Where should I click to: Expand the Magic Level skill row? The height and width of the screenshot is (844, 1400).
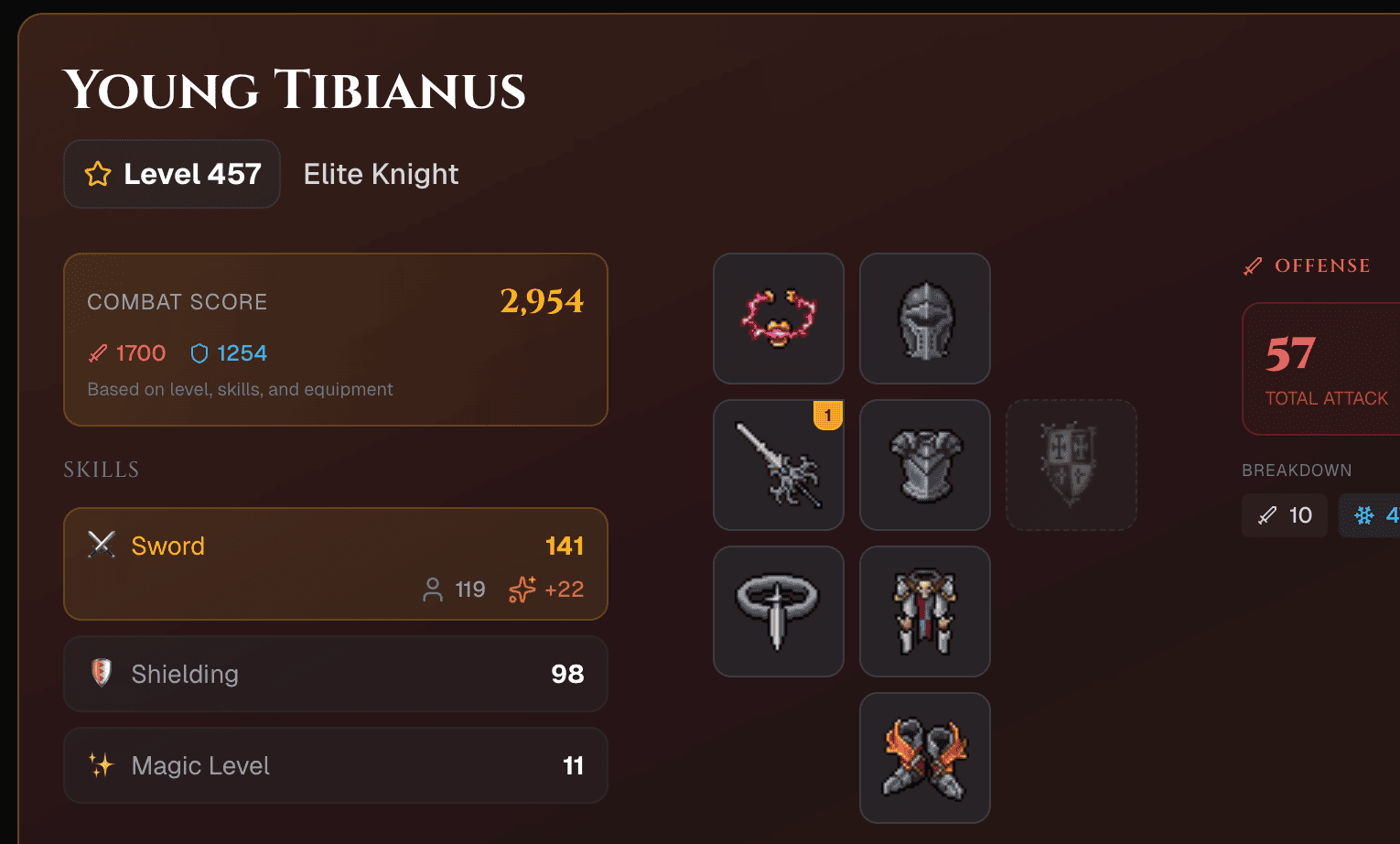(335, 765)
